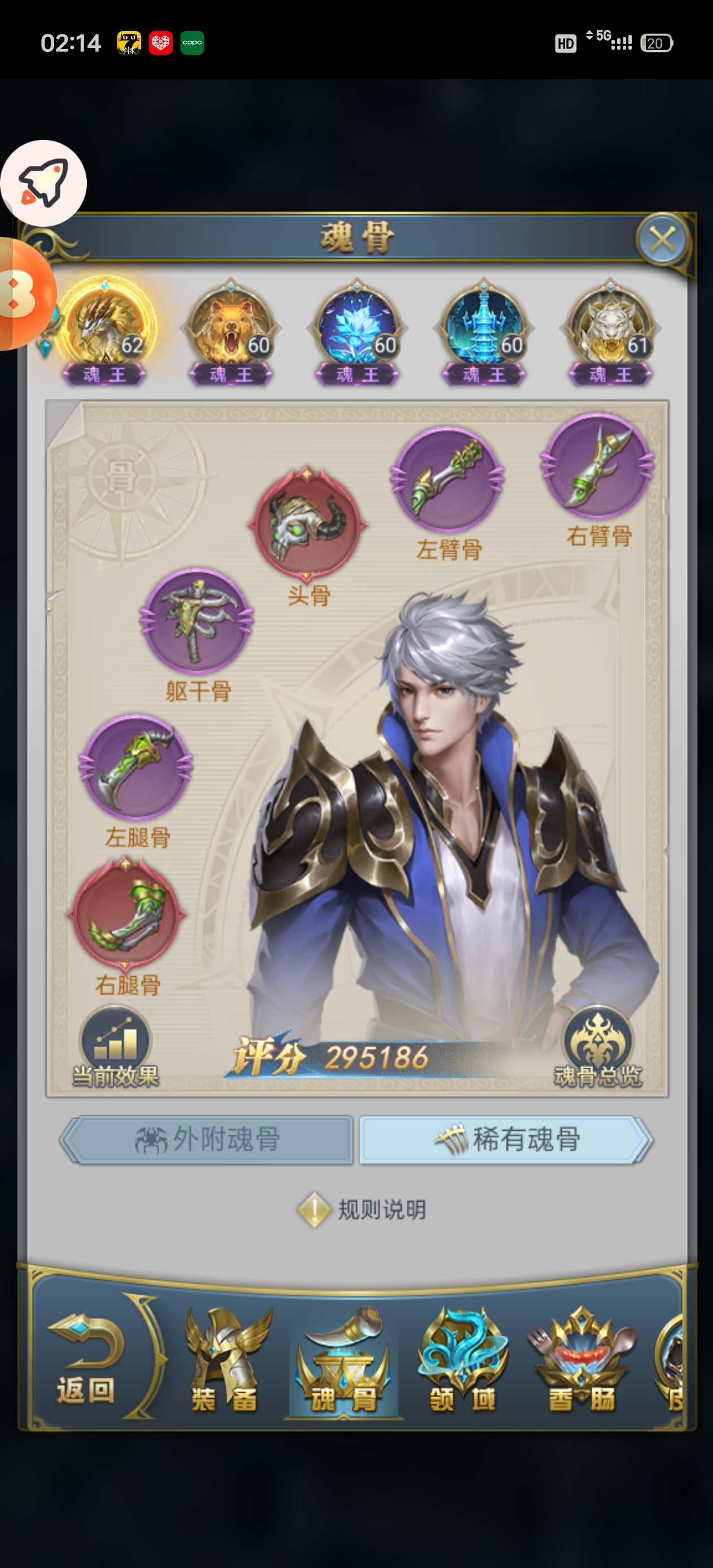Tap the rocket booster floating overlay icon
Viewport: 713px width, 1568px height.
[x=43, y=183]
